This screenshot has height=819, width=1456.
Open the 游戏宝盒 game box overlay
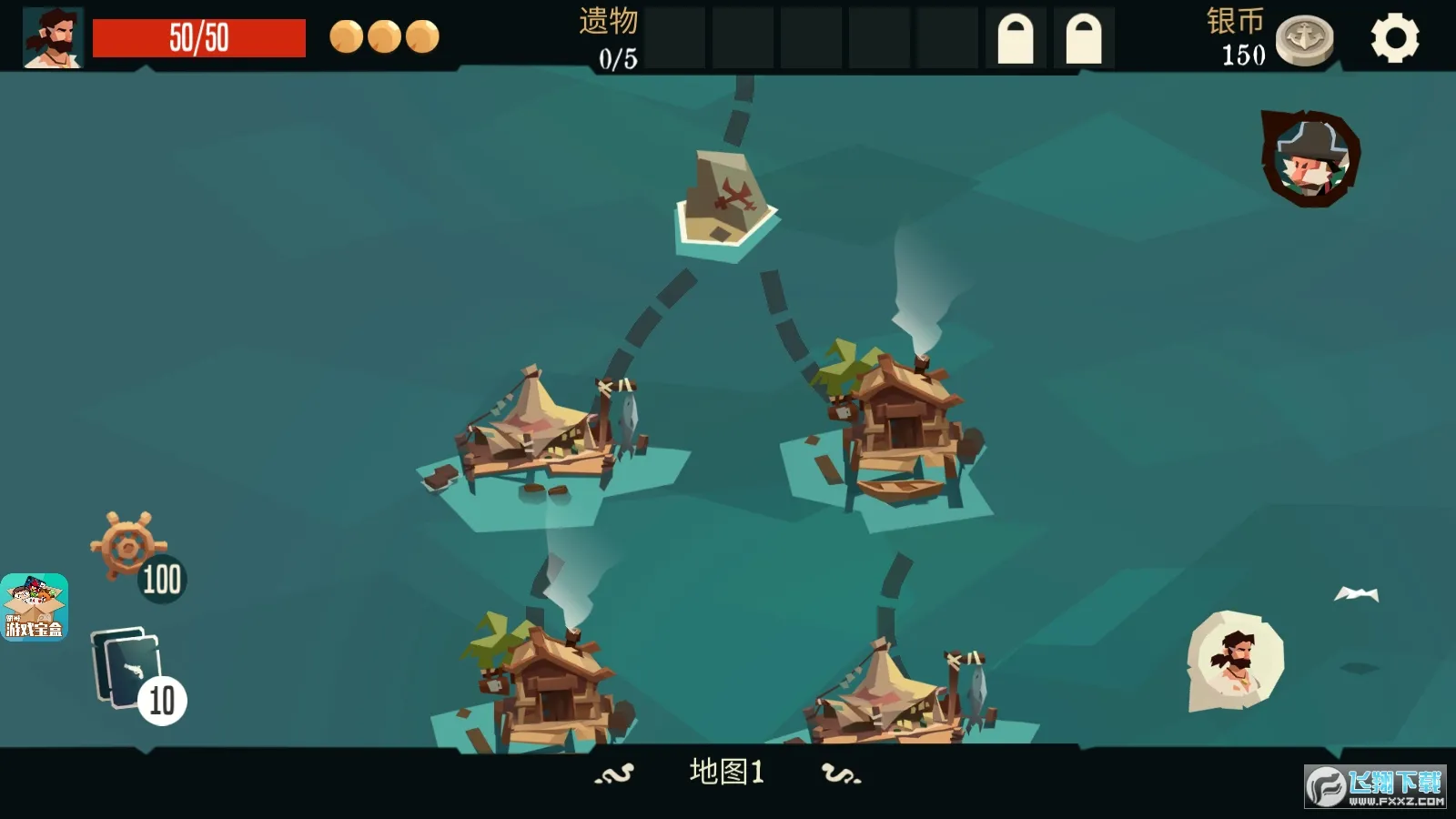pos(35,607)
